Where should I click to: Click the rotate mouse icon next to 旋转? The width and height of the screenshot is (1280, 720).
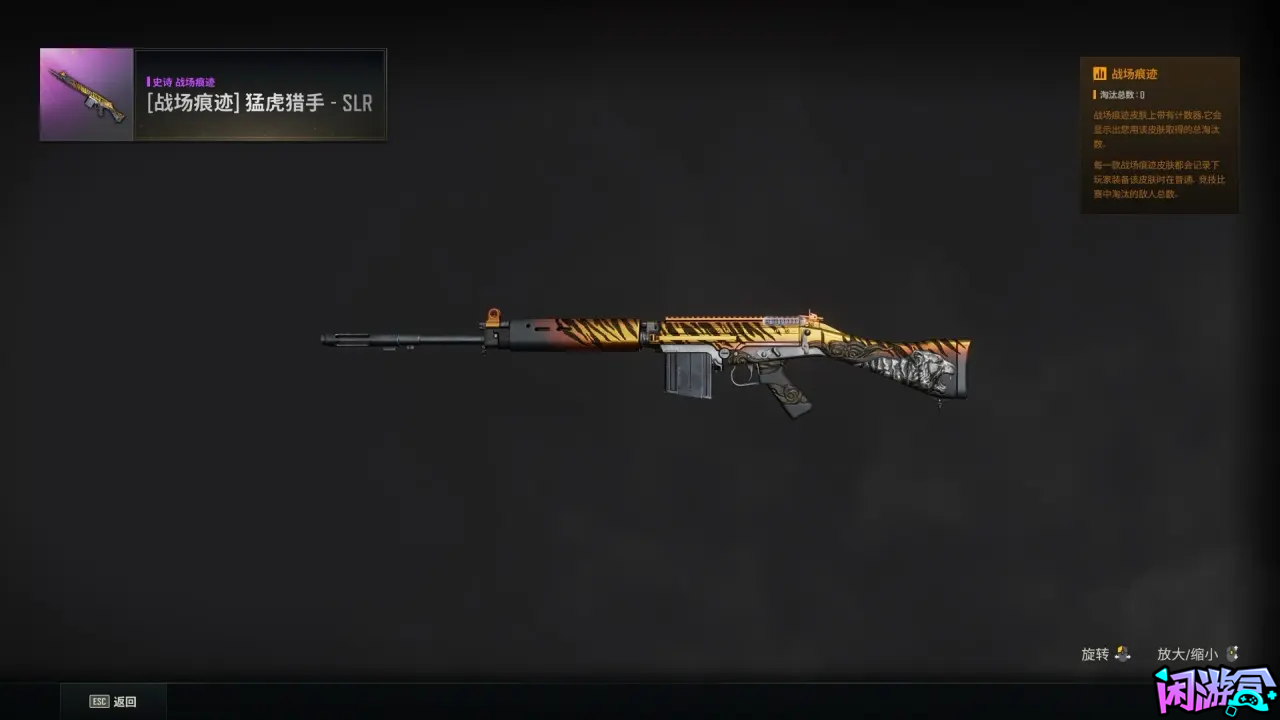(1123, 654)
